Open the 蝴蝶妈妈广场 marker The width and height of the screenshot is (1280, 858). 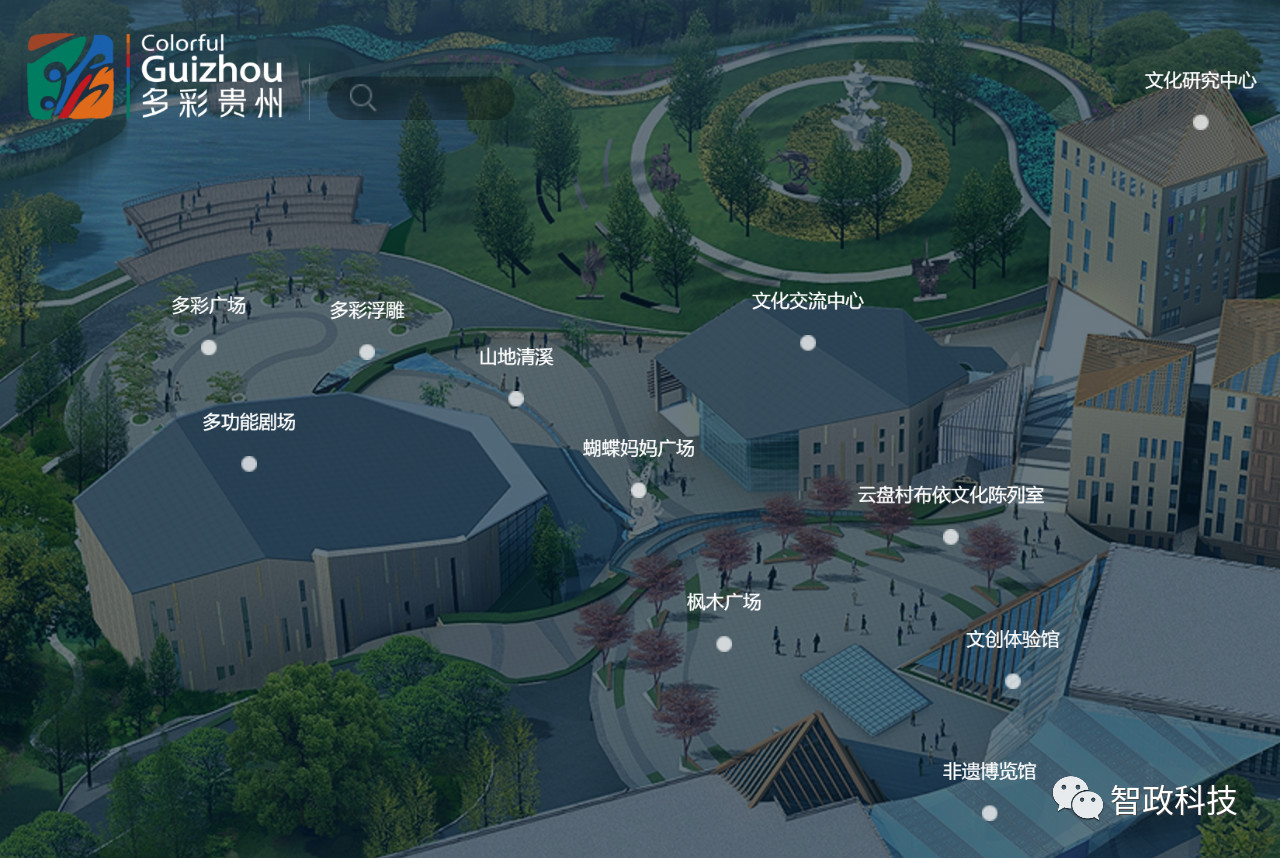point(638,490)
